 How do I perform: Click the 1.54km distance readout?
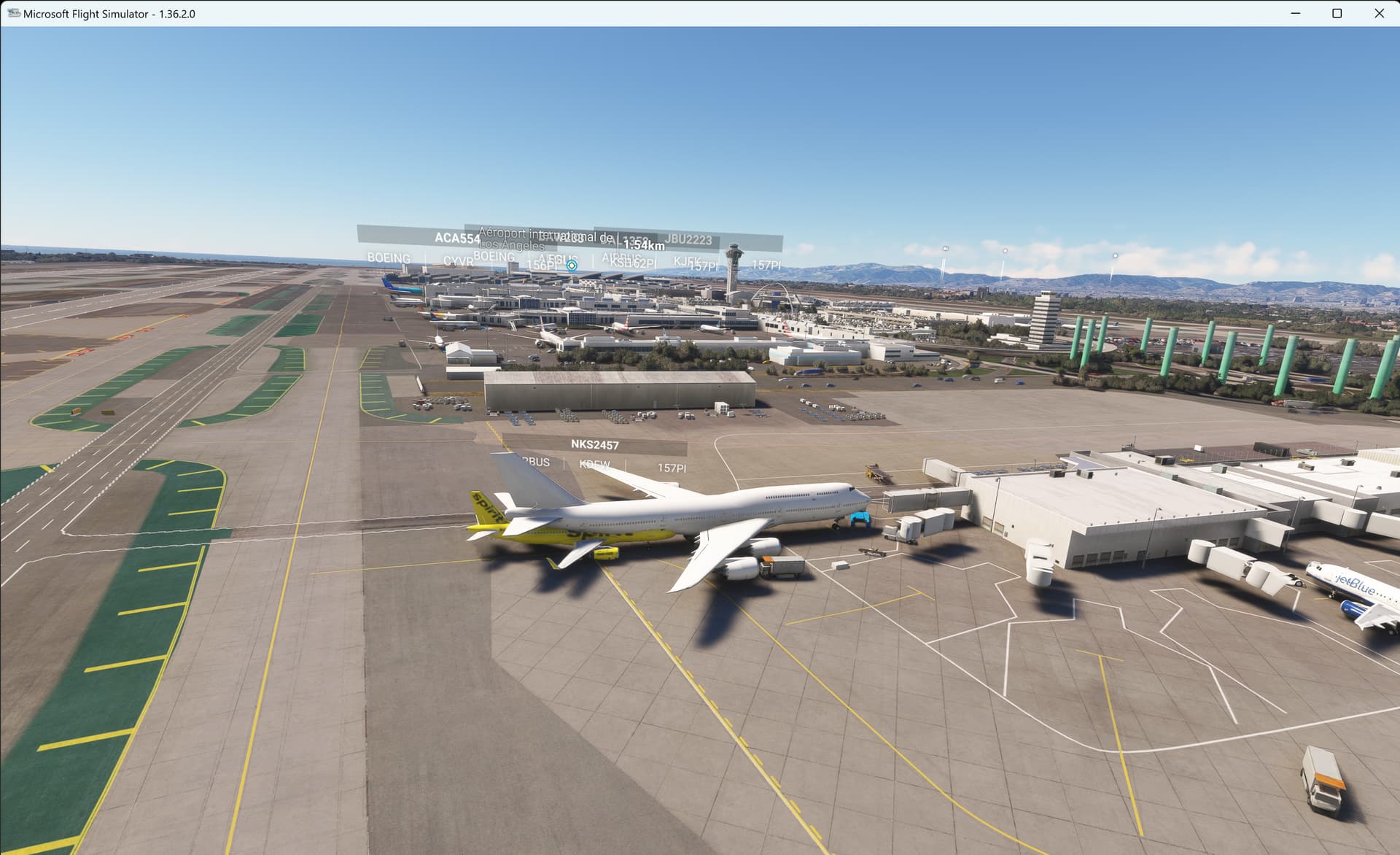coord(644,245)
